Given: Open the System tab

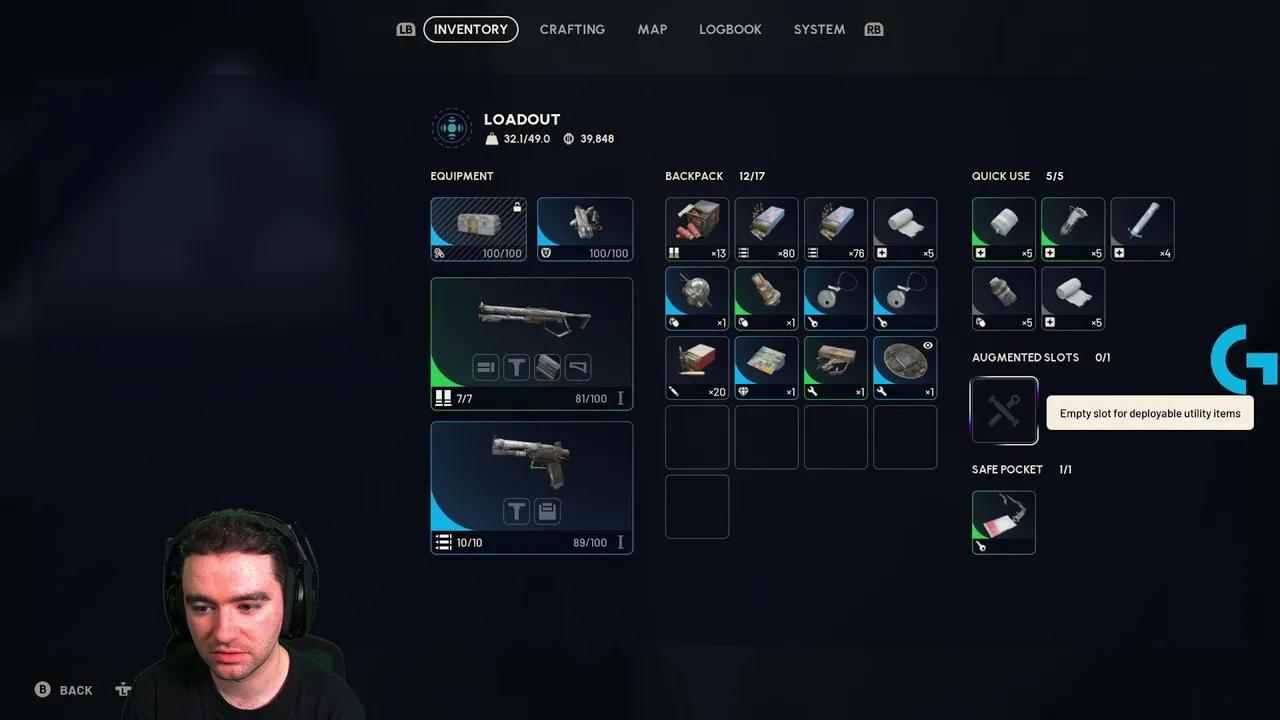Looking at the screenshot, I should pos(819,29).
